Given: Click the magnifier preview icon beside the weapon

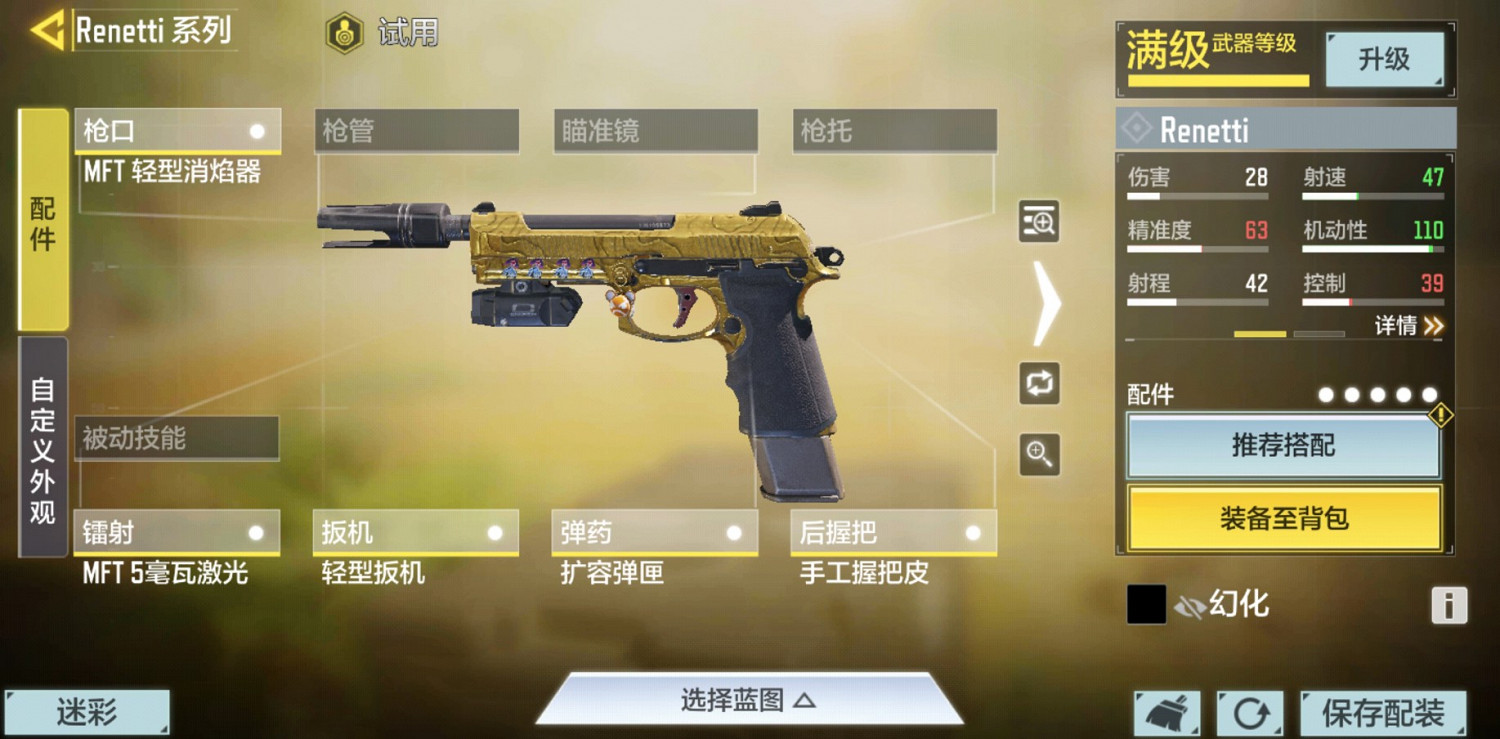Looking at the screenshot, I should tap(1039, 223).
